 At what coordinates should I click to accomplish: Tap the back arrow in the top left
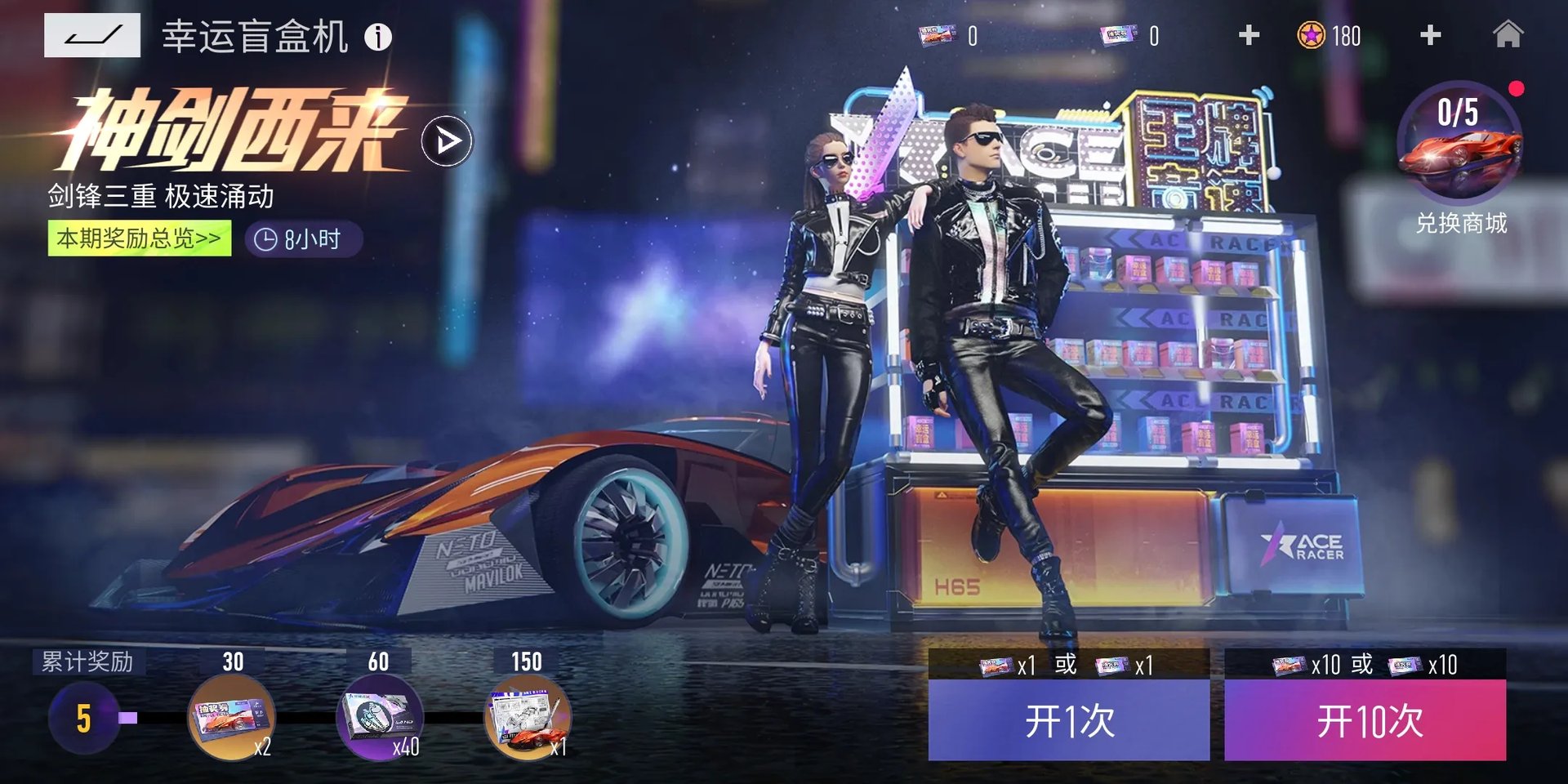(92, 36)
